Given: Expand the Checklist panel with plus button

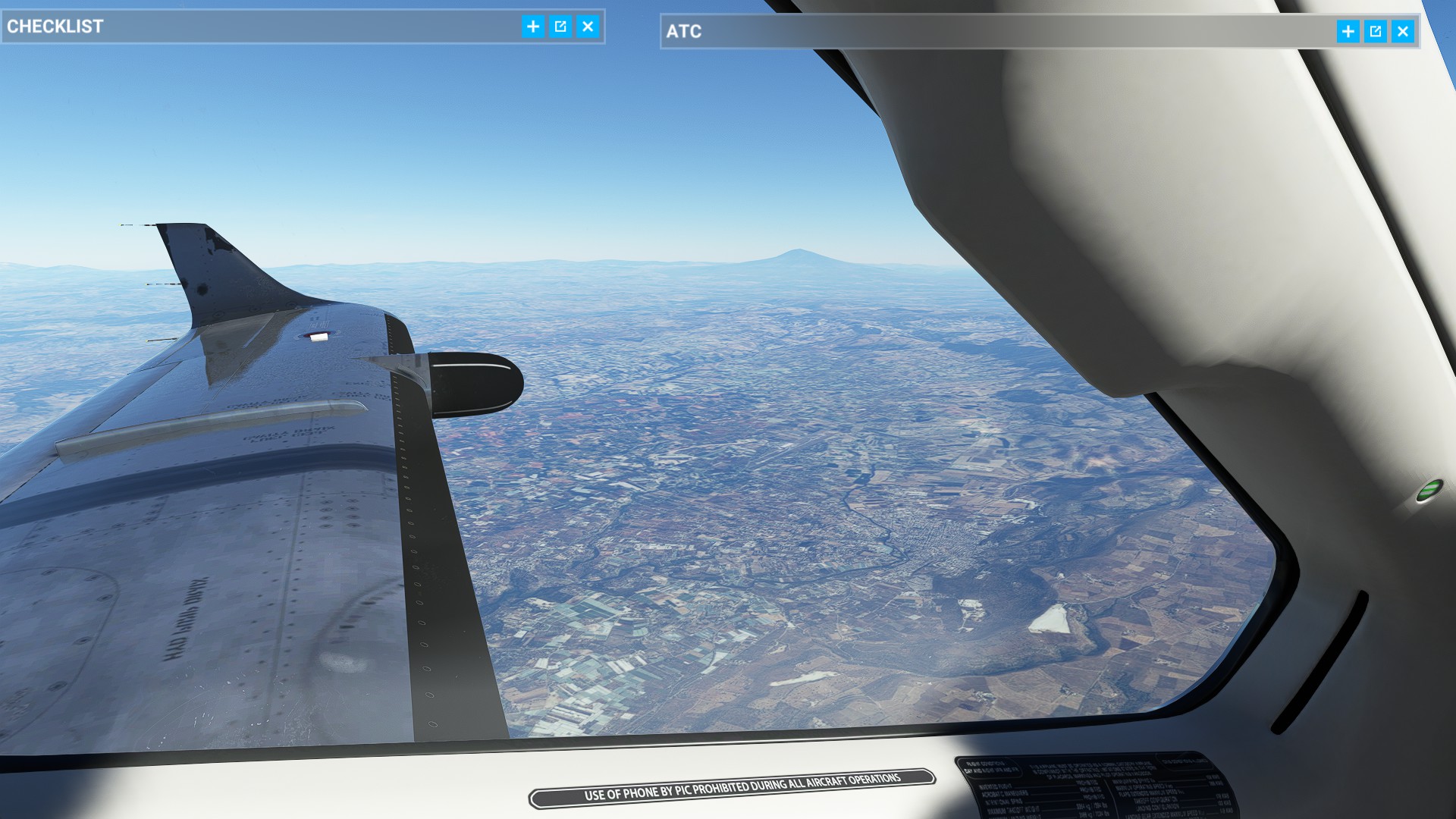Looking at the screenshot, I should pos(533,27).
